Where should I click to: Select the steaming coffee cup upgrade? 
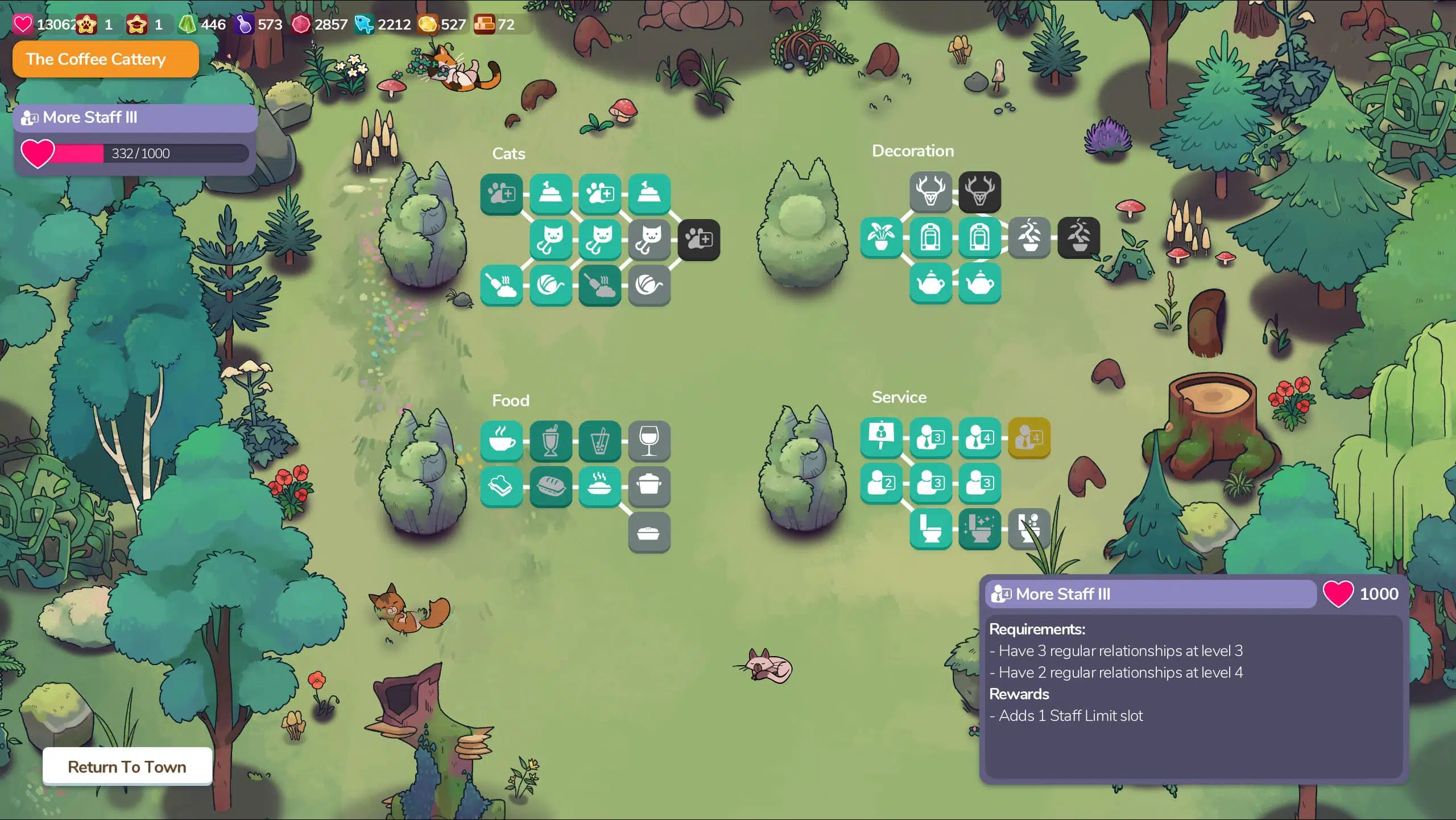[x=501, y=441]
